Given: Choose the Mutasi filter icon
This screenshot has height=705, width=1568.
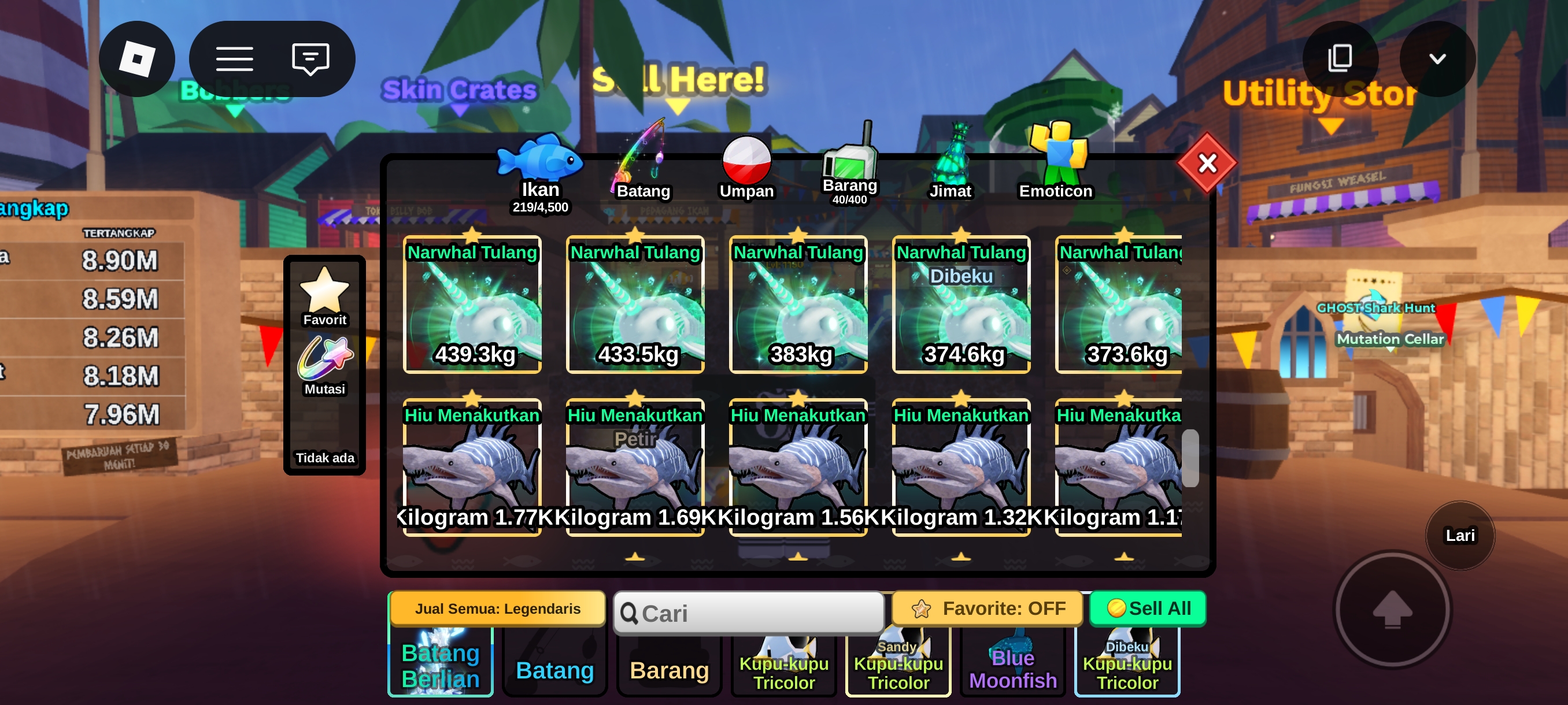Looking at the screenshot, I should point(324,366).
